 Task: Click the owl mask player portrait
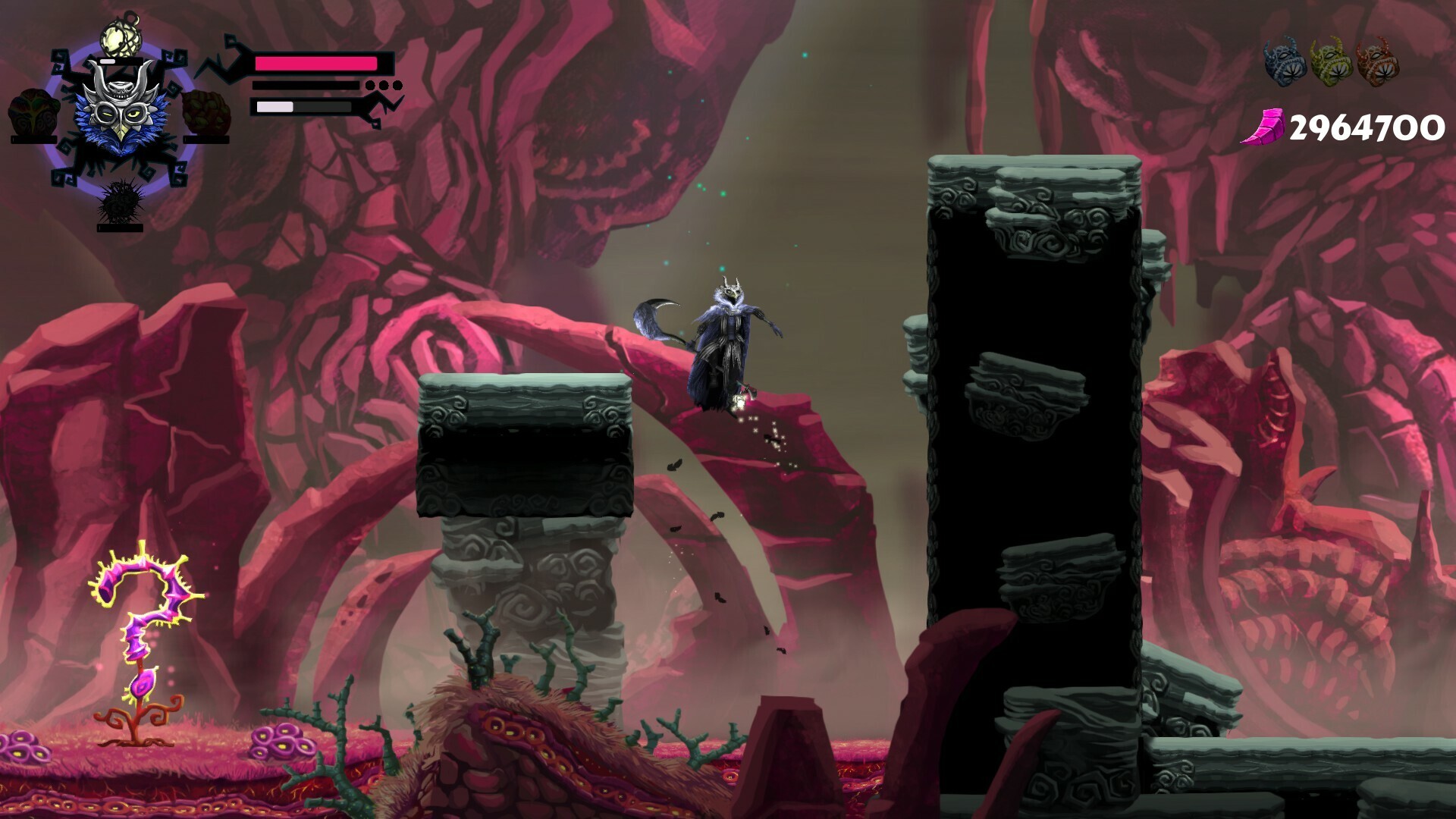(x=119, y=112)
